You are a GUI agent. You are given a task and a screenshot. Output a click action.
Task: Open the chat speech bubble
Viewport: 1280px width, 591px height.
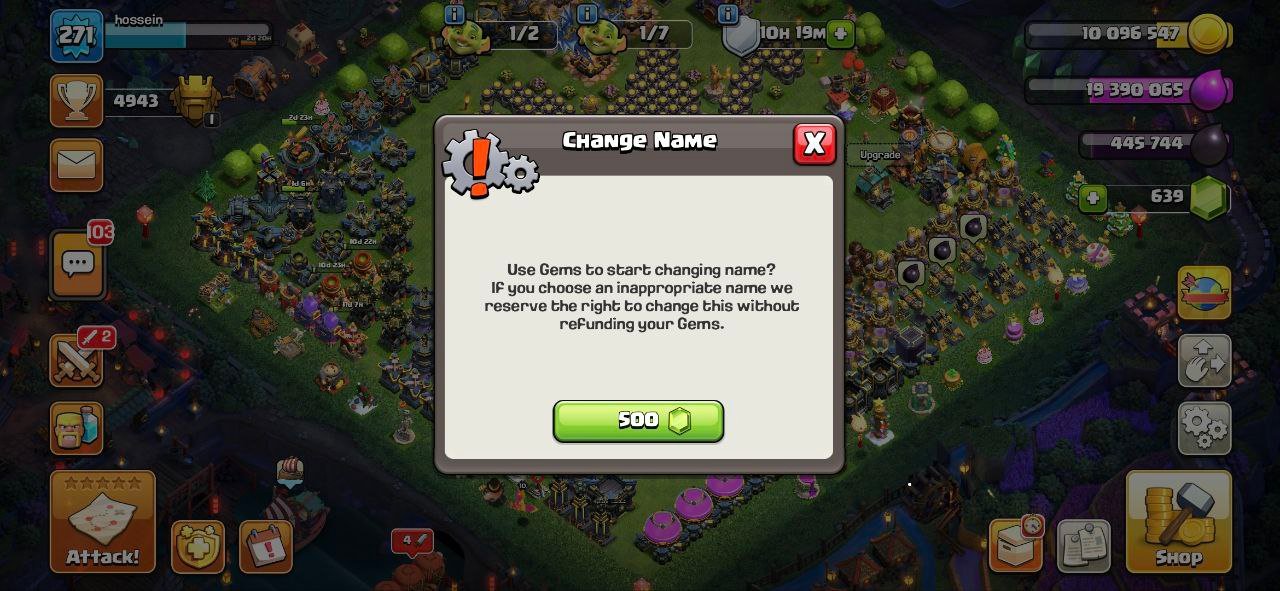78,264
